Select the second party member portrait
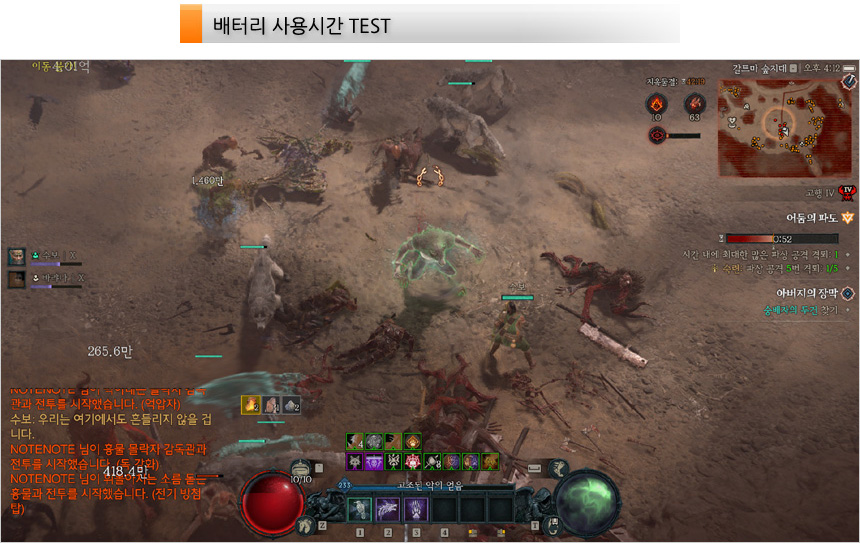This screenshot has width=860, height=548. click(18, 279)
